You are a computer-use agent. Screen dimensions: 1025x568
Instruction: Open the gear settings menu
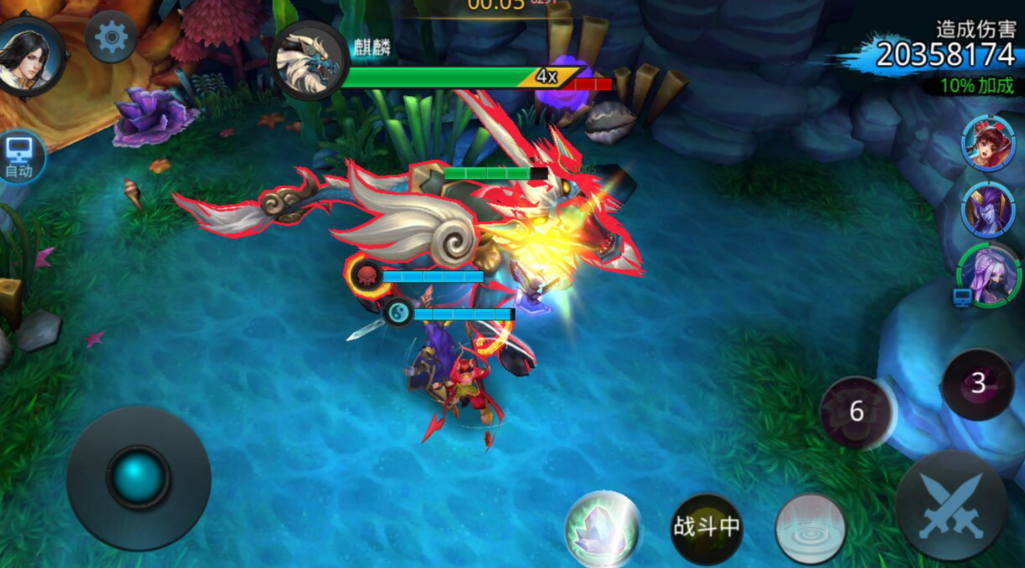[111, 38]
